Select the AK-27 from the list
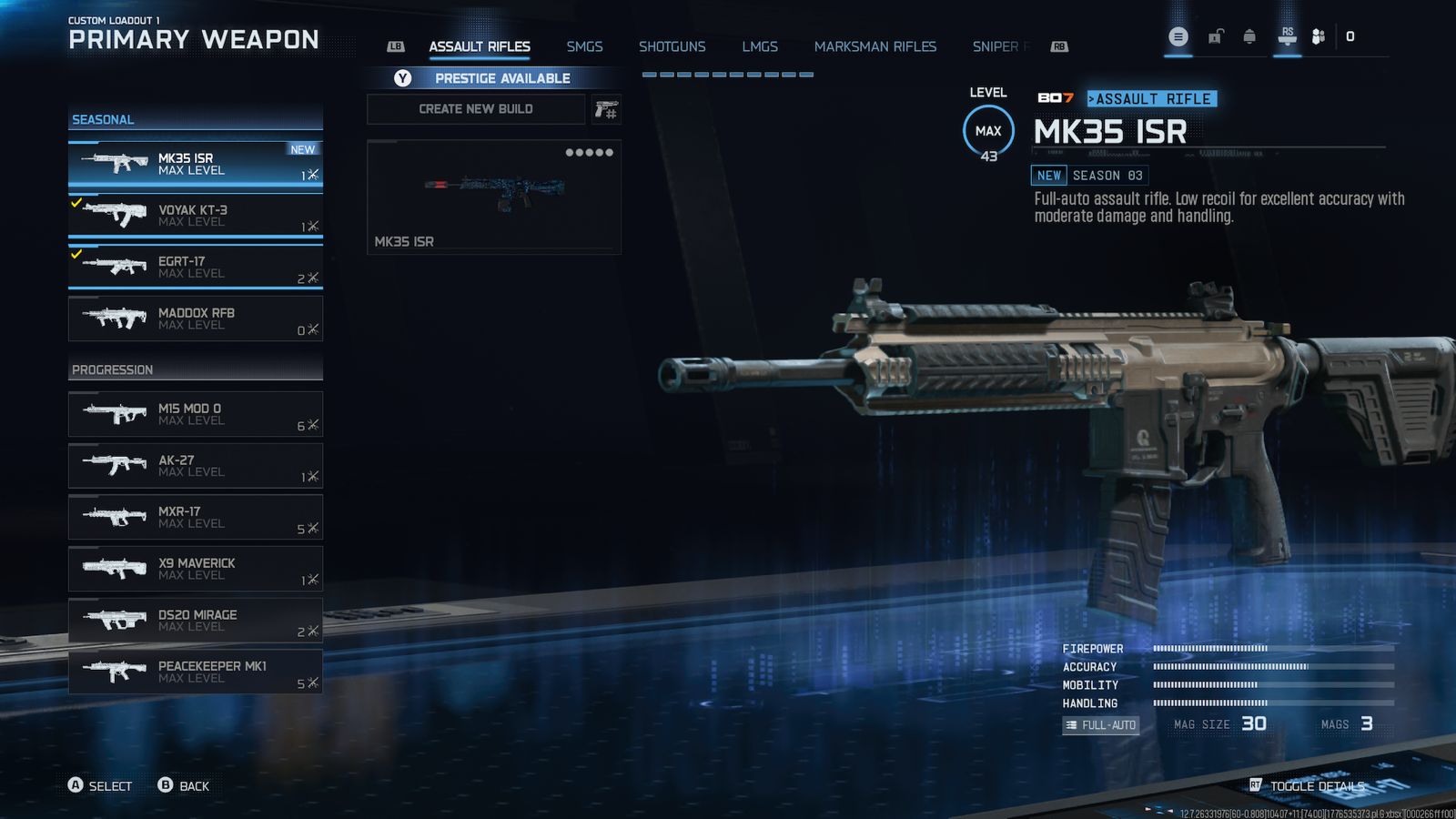The width and height of the screenshot is (1456, 819). [x=195, y=466]
